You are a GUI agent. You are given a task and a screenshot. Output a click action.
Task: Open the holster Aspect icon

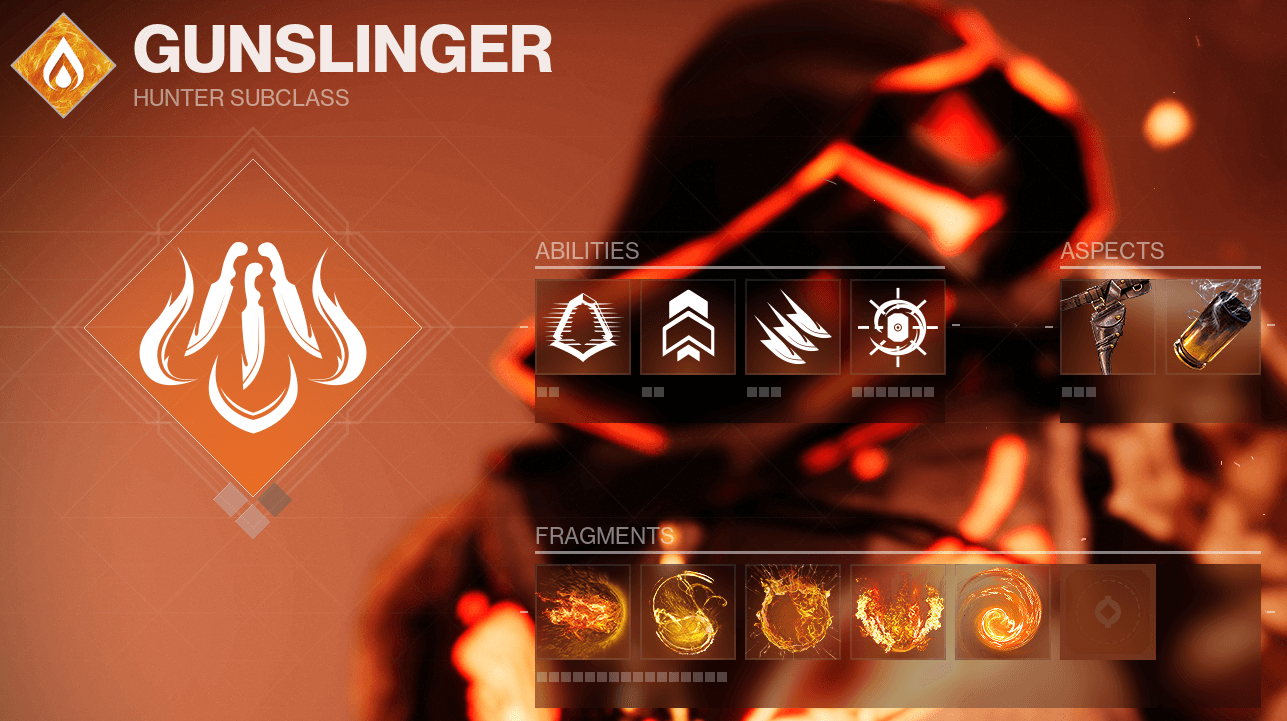click(1107, 327)
